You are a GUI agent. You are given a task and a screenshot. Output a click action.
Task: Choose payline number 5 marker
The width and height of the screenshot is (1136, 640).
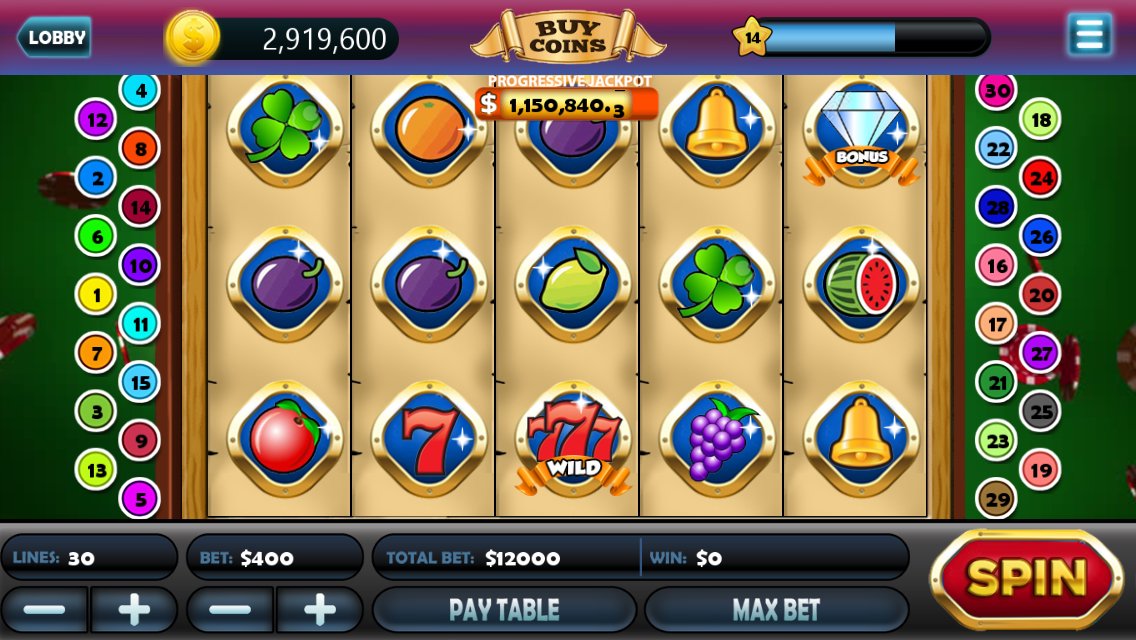click(140, 497)
